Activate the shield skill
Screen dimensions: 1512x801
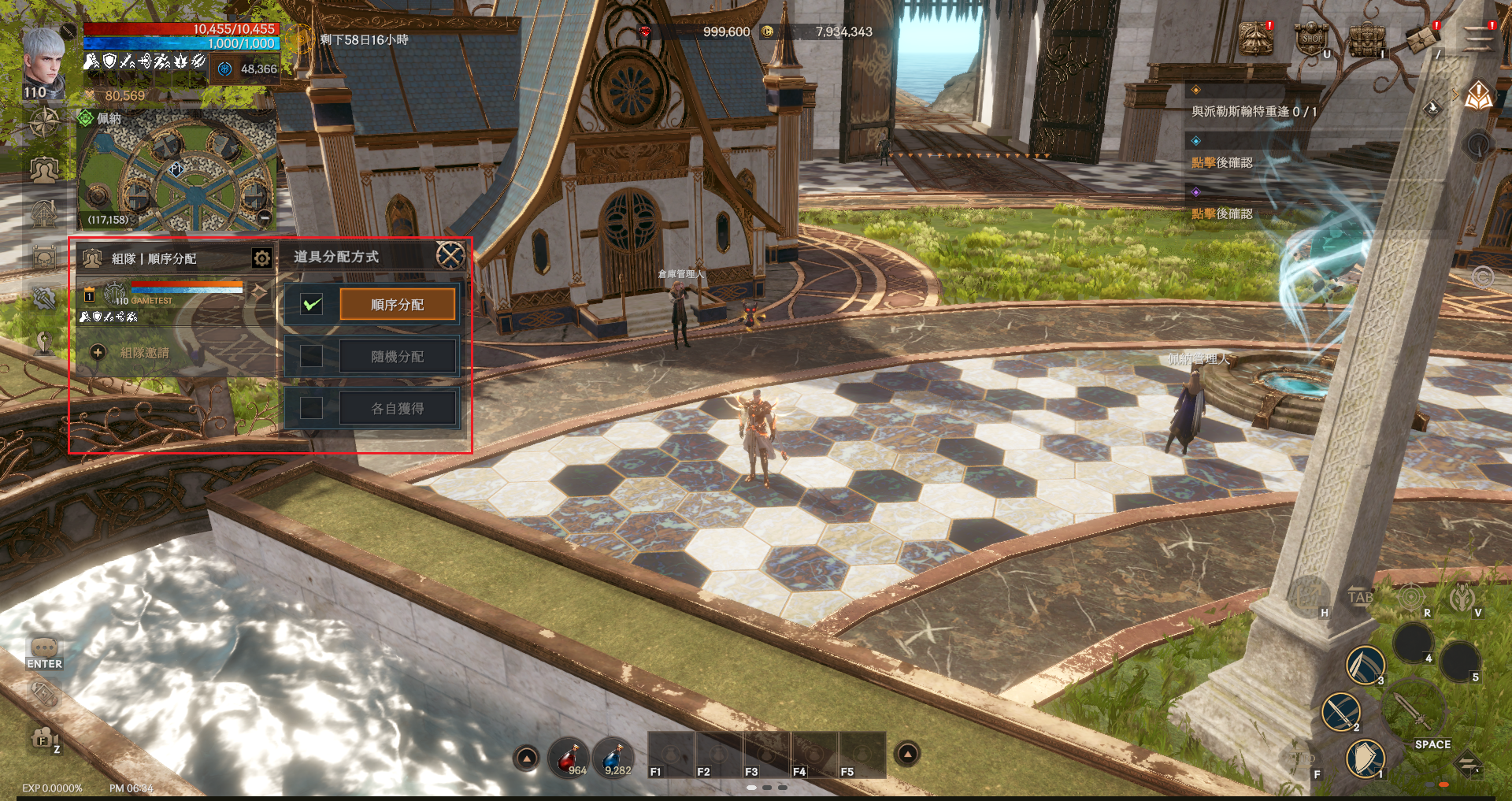point(1365,758)
